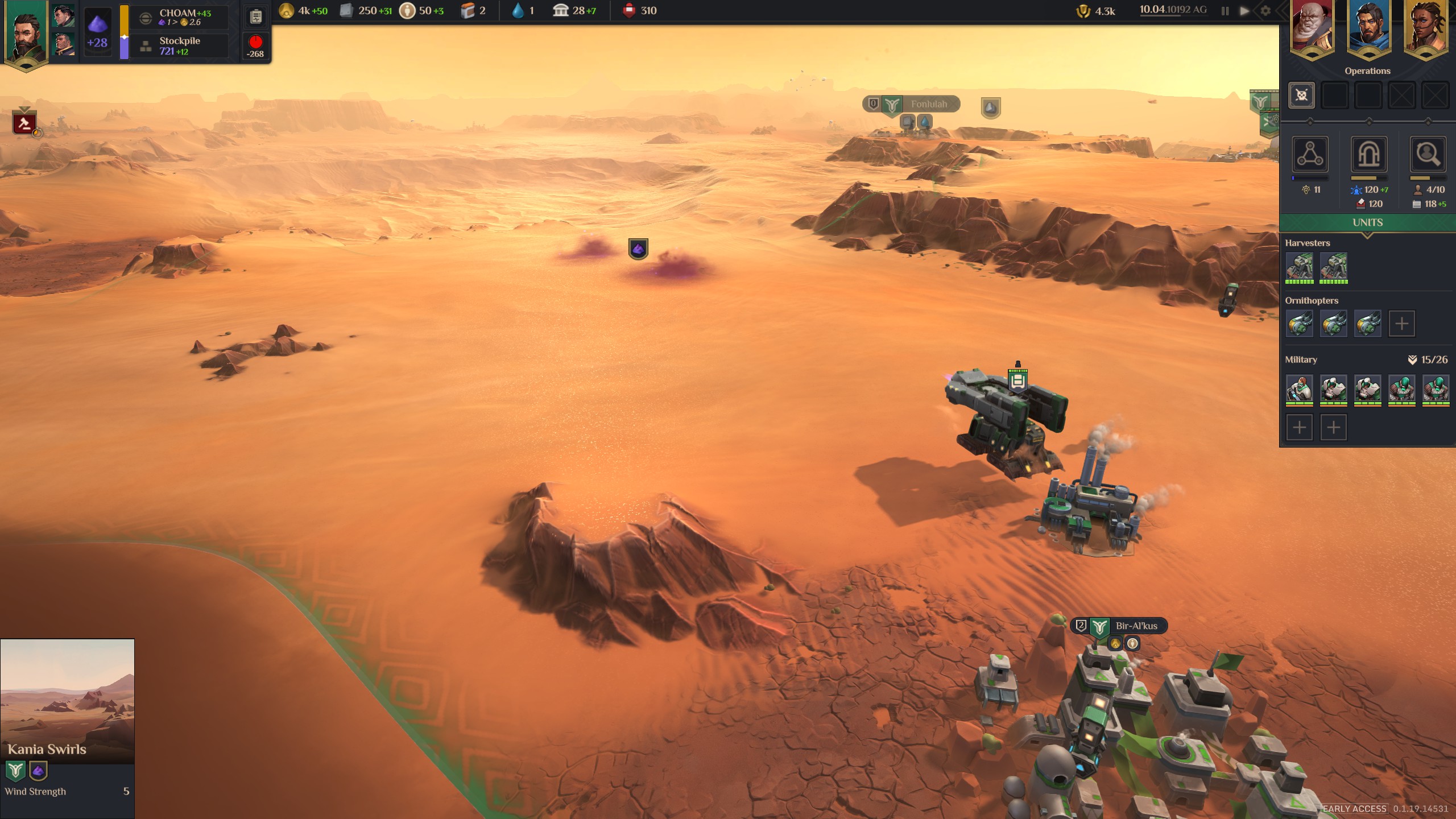
Task: Open the CHOAM spice exchange panel
Action: pyautogui.click(x=179, y=17)
